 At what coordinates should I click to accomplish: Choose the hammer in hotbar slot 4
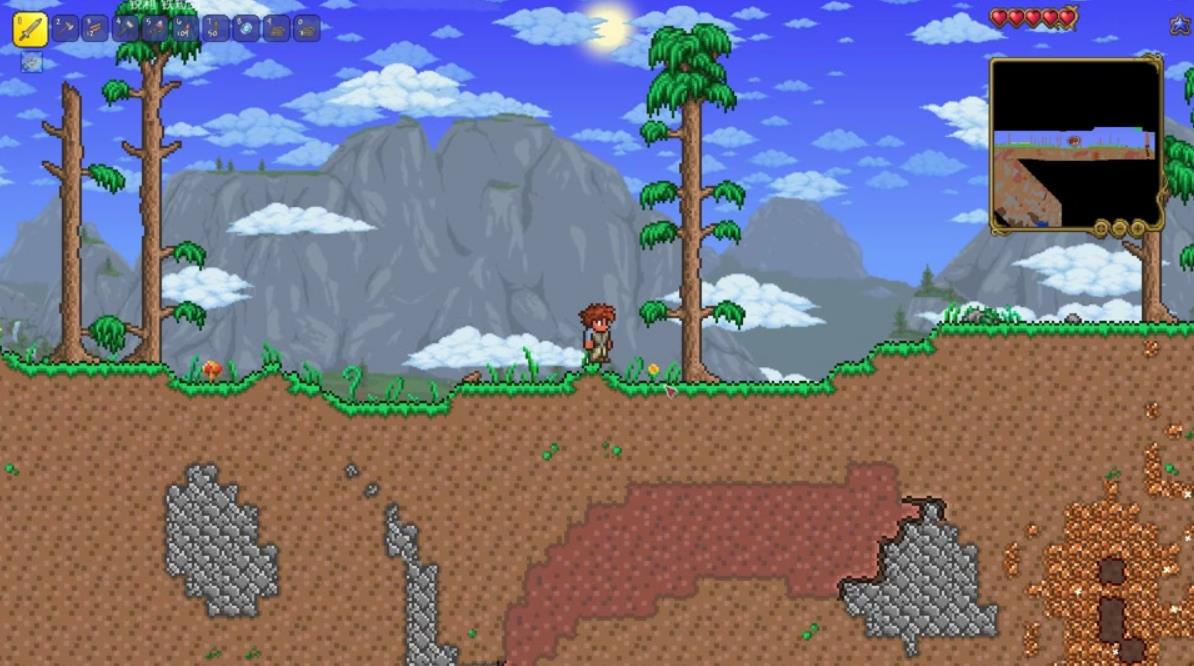point(125,28)
